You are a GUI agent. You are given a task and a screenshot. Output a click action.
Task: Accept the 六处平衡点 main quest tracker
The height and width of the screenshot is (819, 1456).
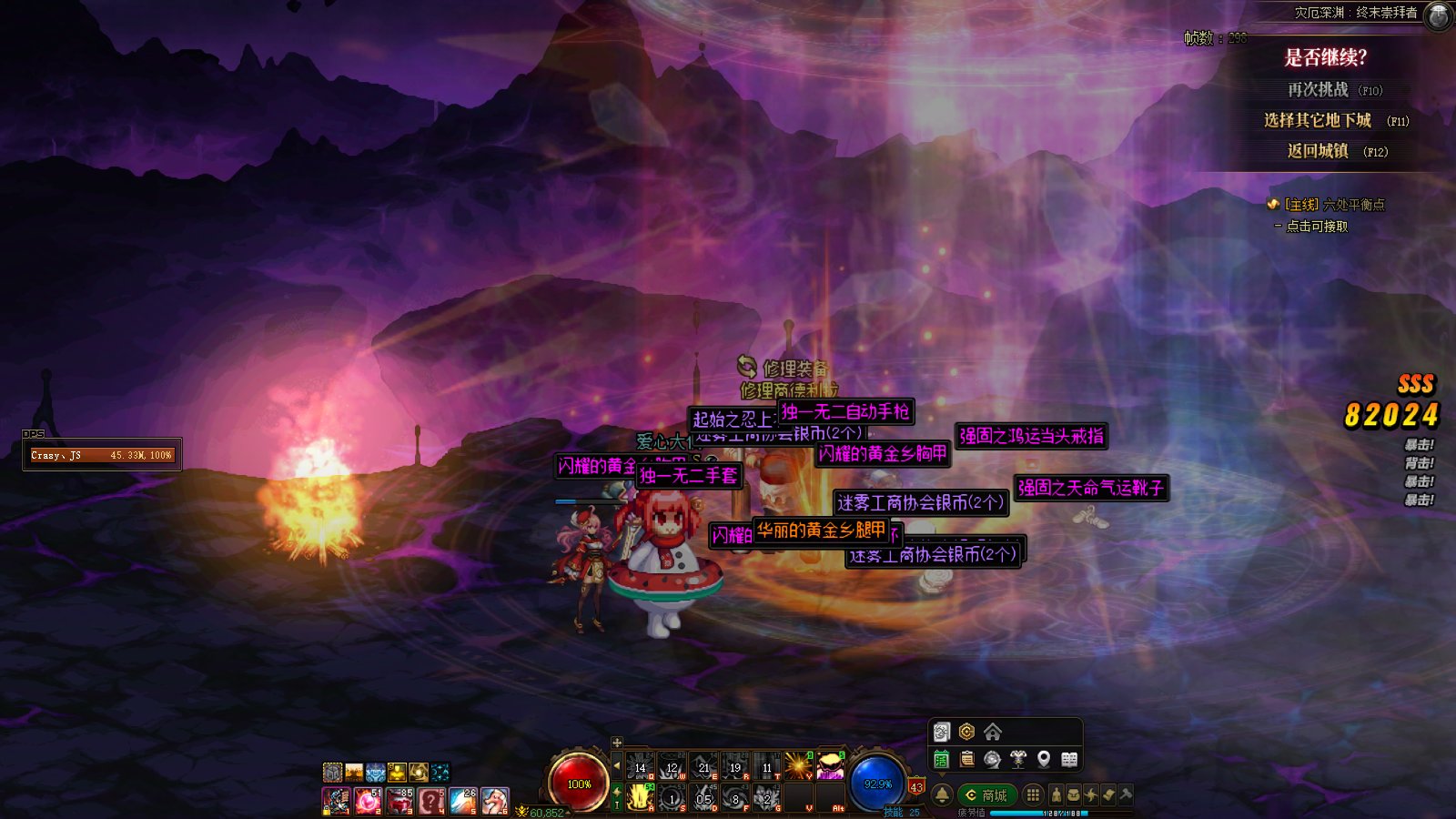(1334, 205)
